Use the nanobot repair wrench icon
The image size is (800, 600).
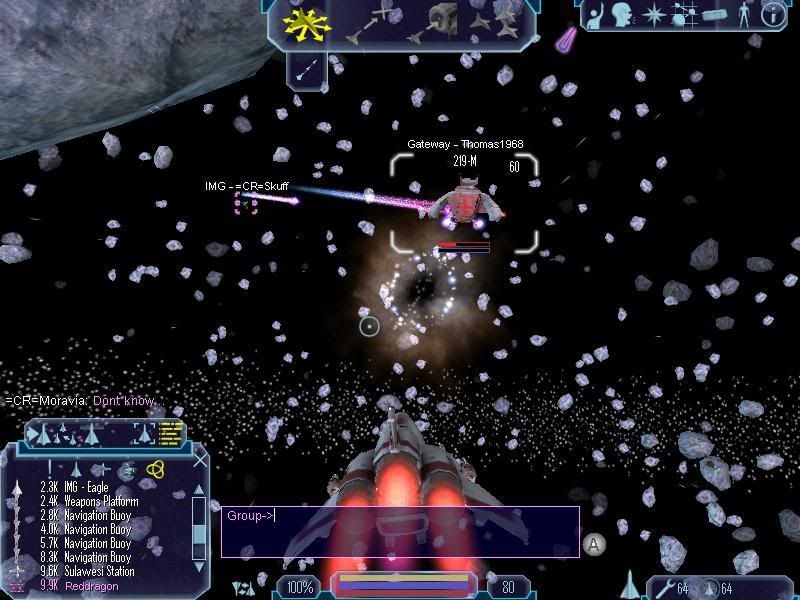click(x=663, y=586)
